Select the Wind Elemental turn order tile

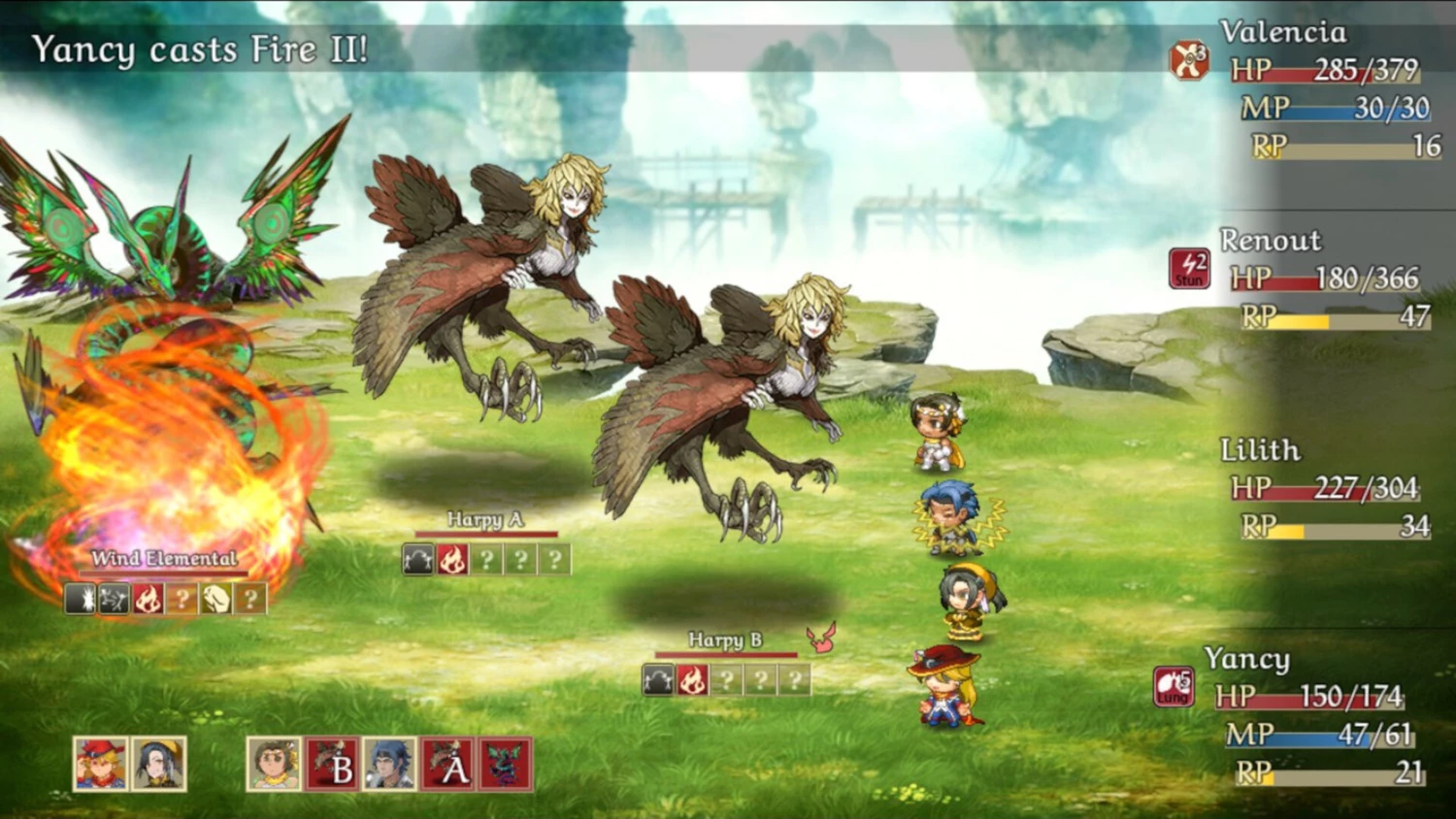[x=505, y=764]
